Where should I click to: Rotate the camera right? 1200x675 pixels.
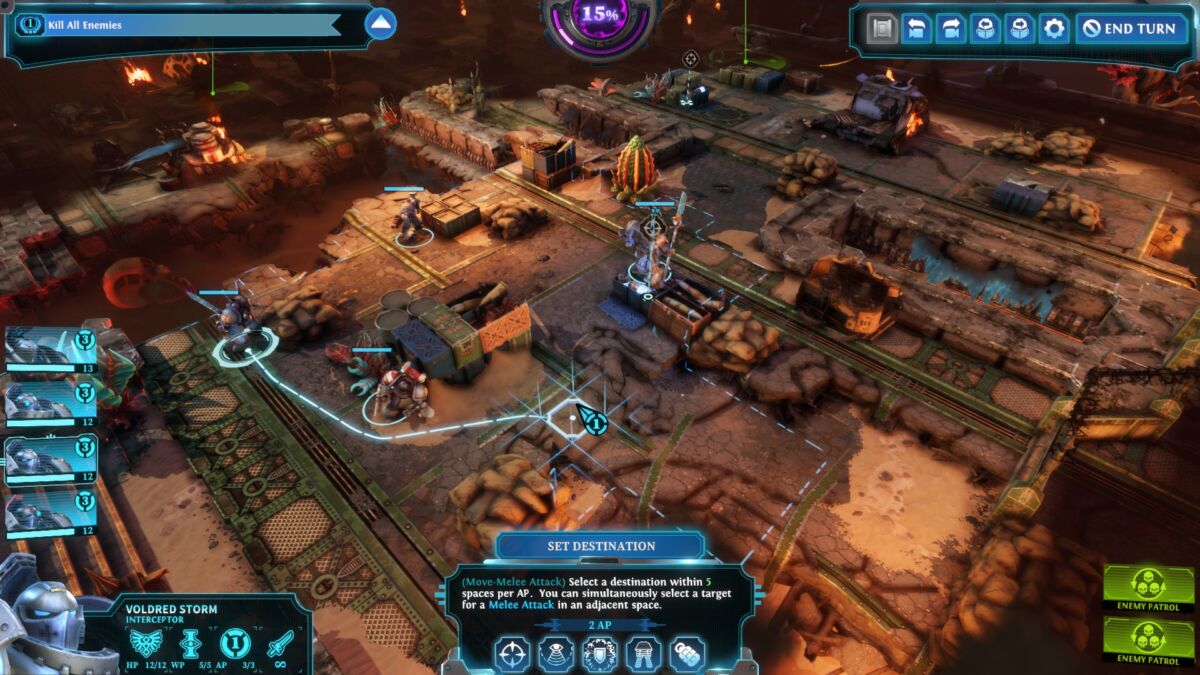[x=950, y=28]
